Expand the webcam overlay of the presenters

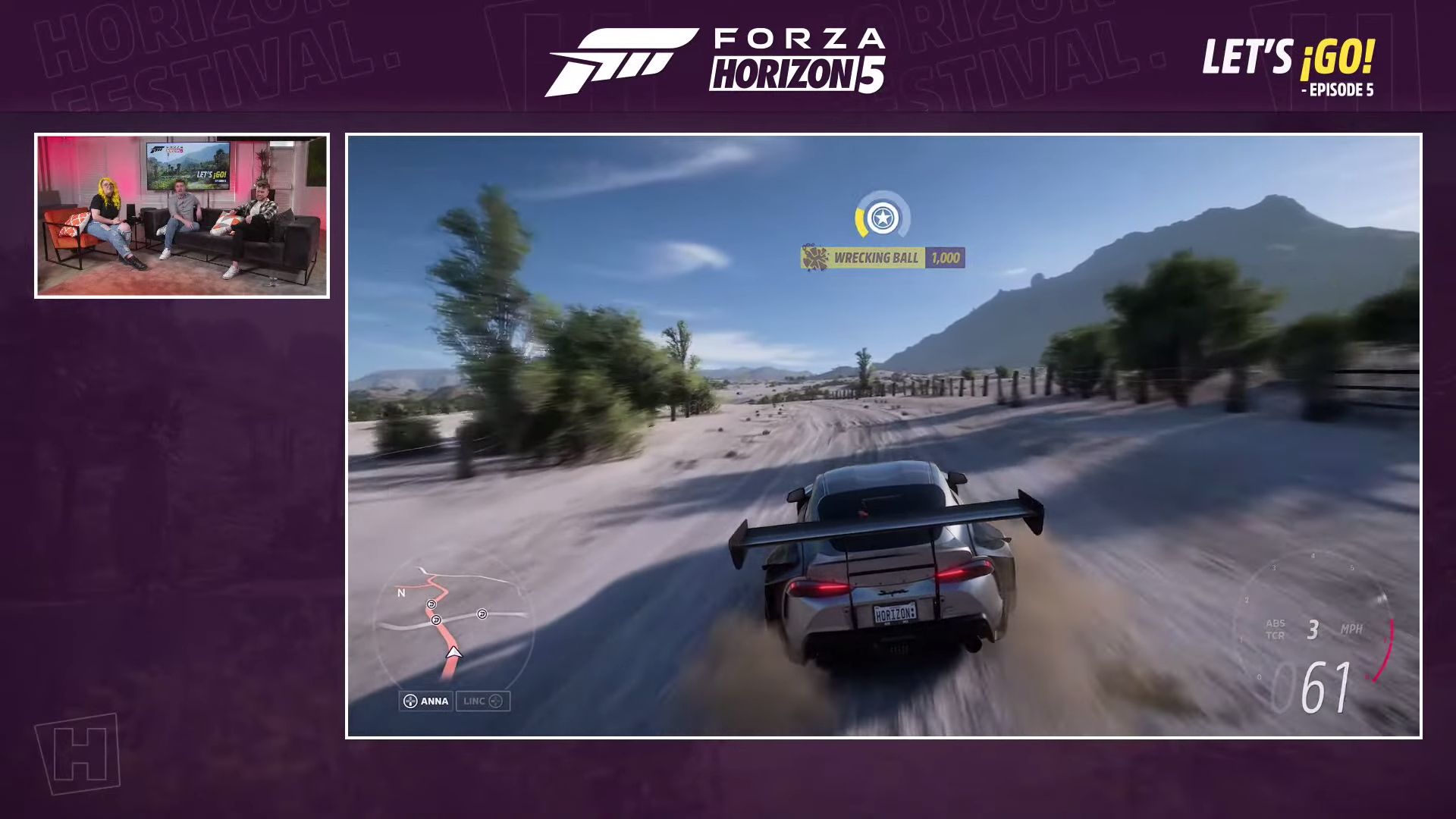(x=181, y=215)
